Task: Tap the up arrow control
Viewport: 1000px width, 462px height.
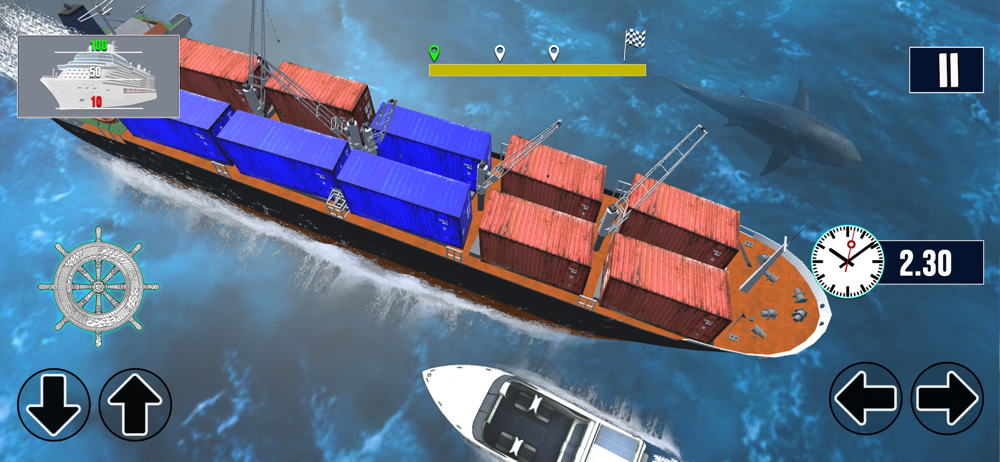Action: coord(135,405)
